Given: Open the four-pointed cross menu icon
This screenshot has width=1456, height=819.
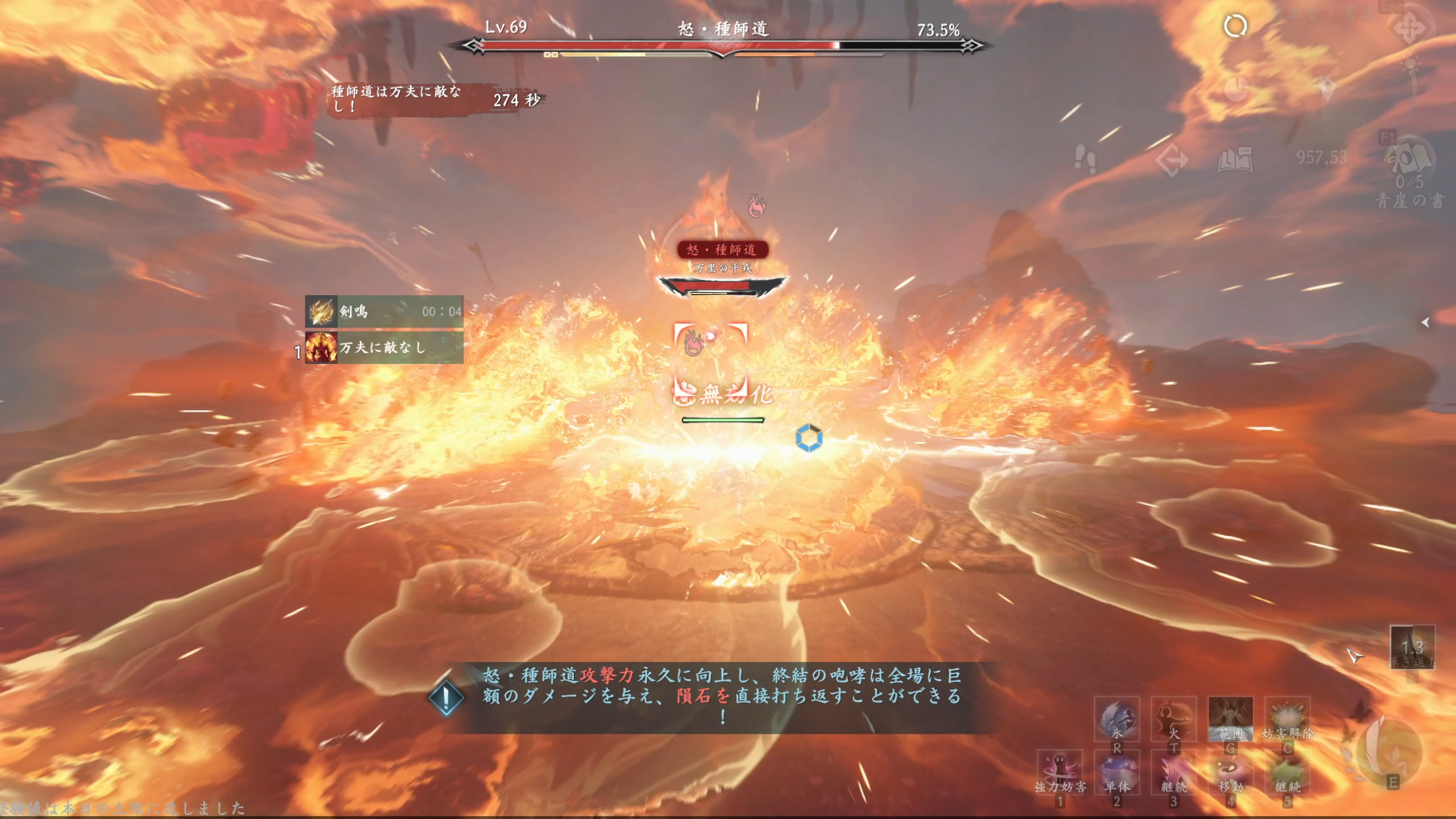Looking at the screenshot, I should click(x=1409, y=28).
